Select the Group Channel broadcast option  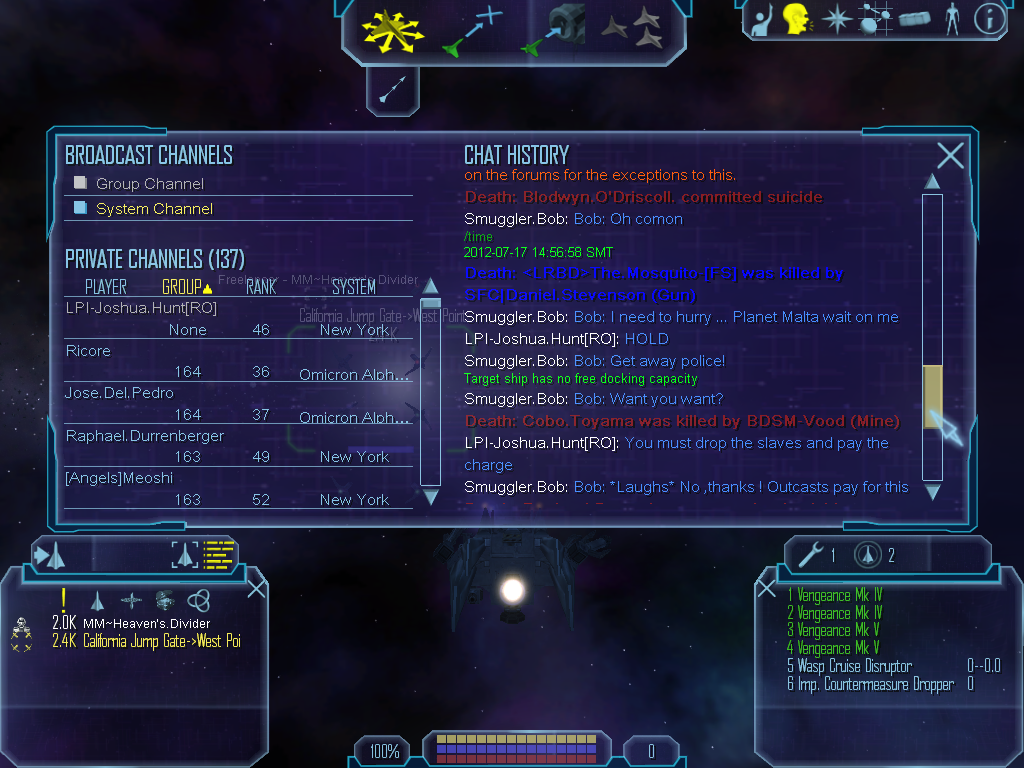click(x=149, y=184)
